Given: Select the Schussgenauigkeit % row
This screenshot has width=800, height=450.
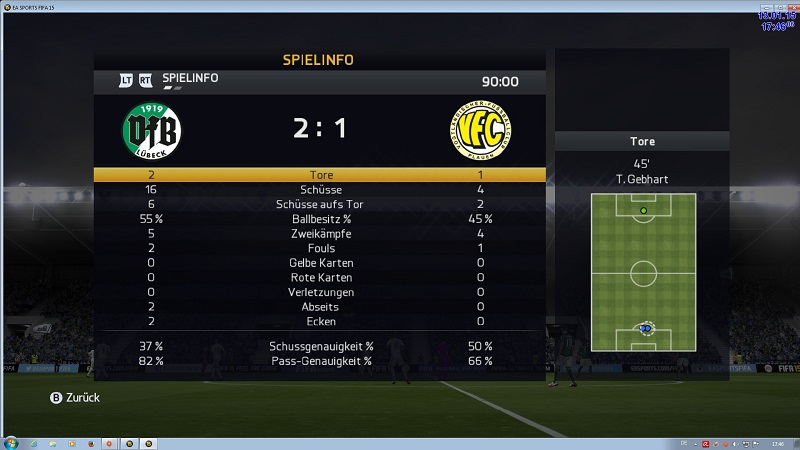Looking at the screenshot, I should (320, 345).
